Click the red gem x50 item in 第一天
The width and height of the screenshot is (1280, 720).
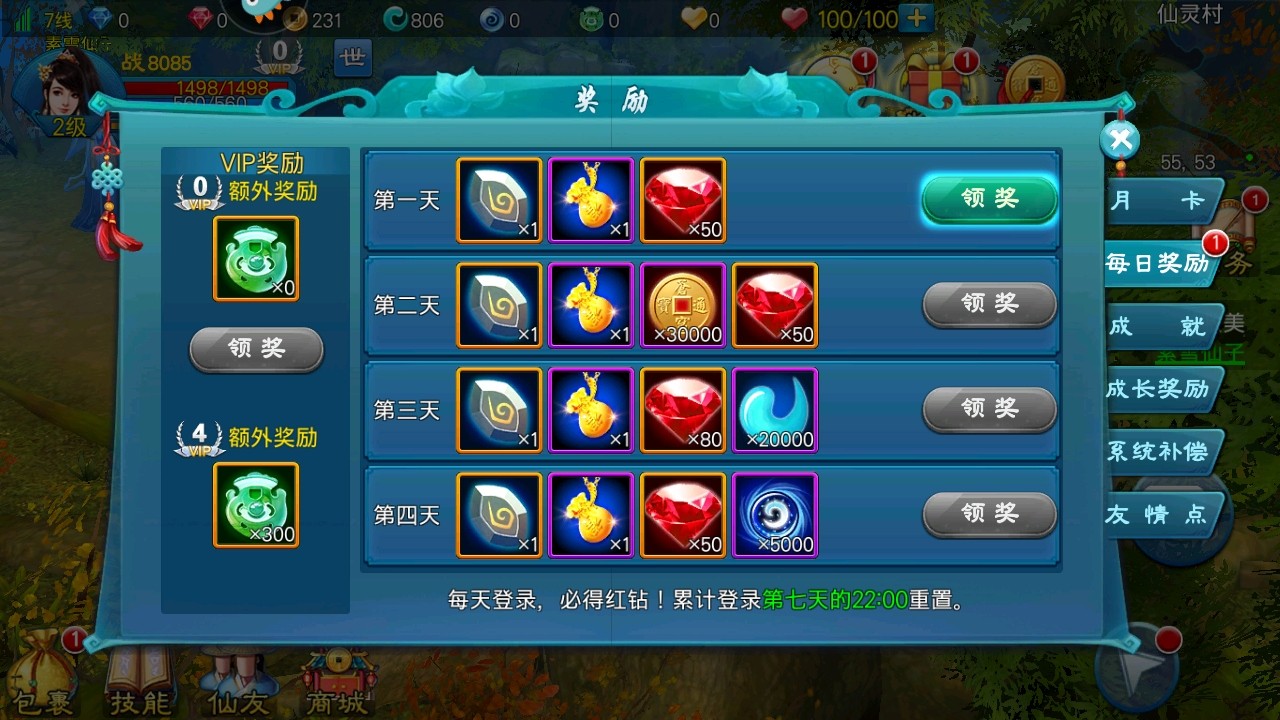point(683,200)
